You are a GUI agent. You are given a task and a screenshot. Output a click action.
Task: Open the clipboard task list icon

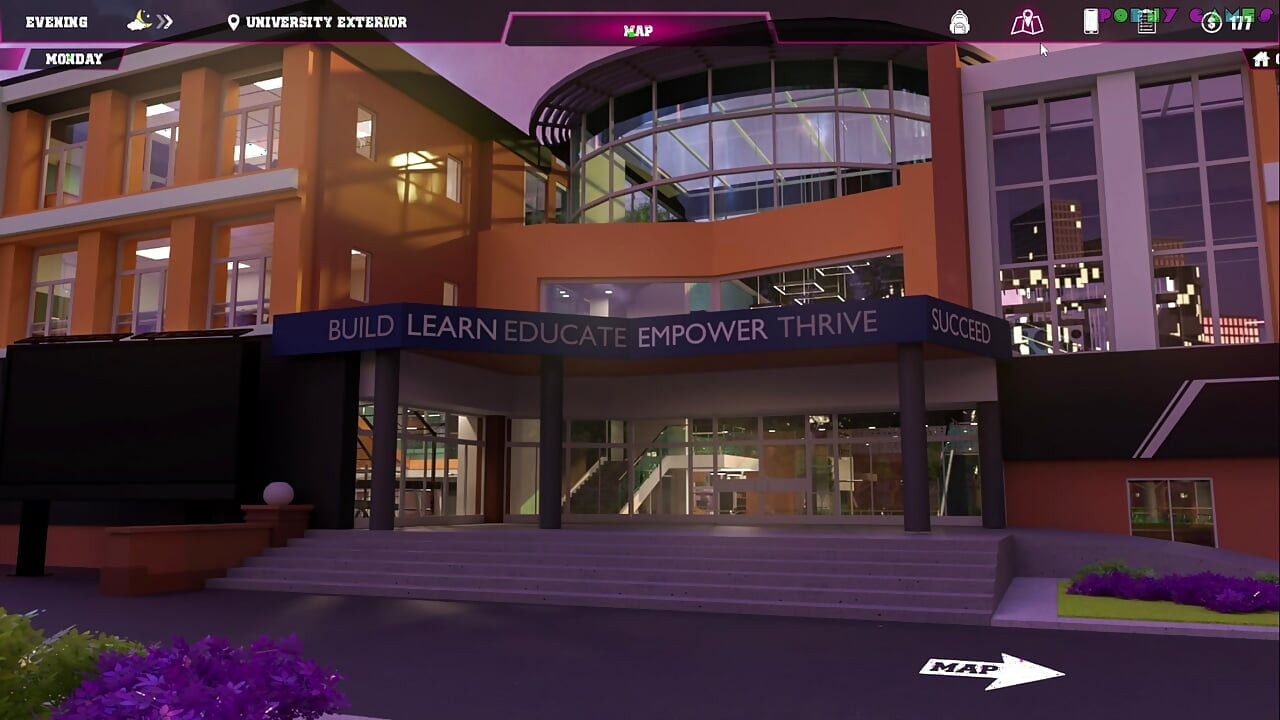[1147, 22]
